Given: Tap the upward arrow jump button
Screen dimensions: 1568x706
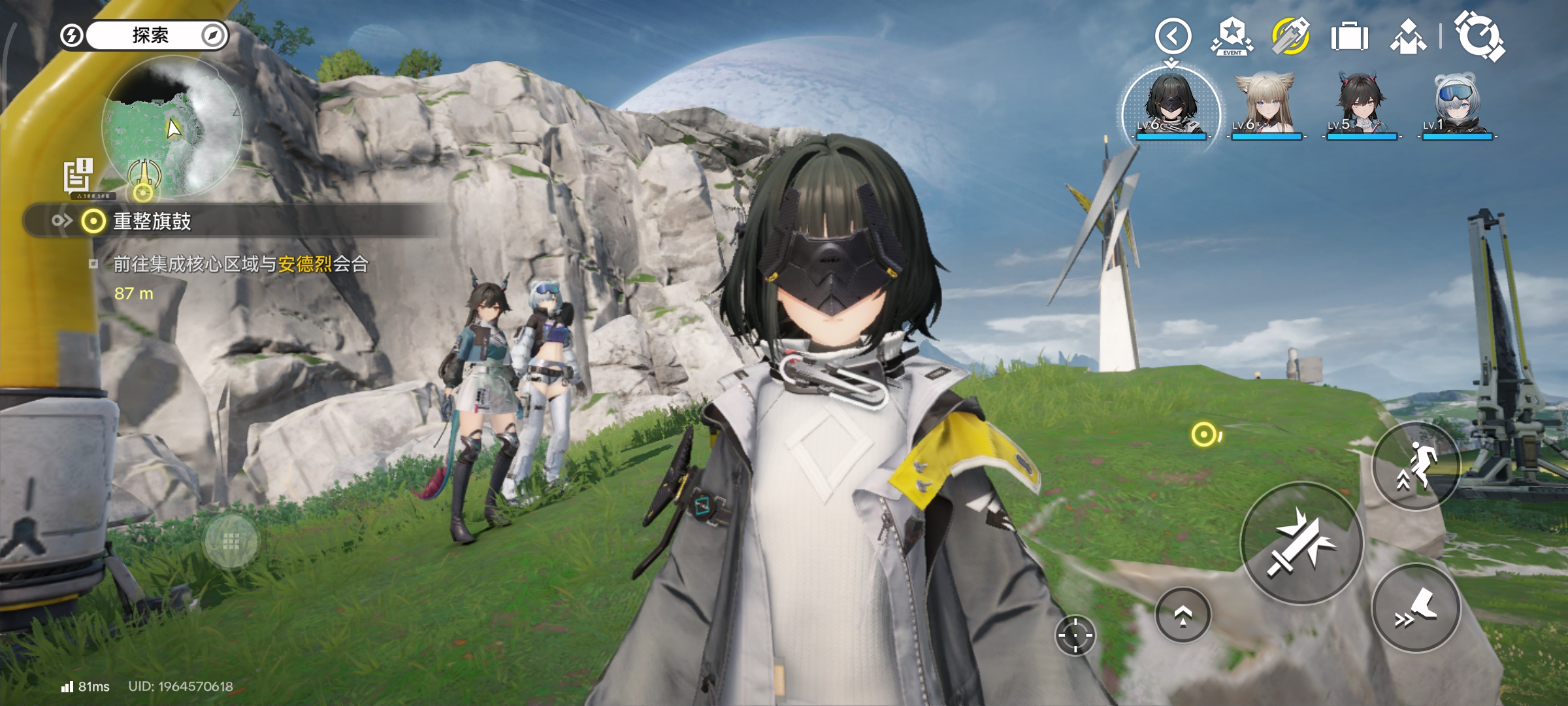Looking at the screenshot, I should (1183, 615).
